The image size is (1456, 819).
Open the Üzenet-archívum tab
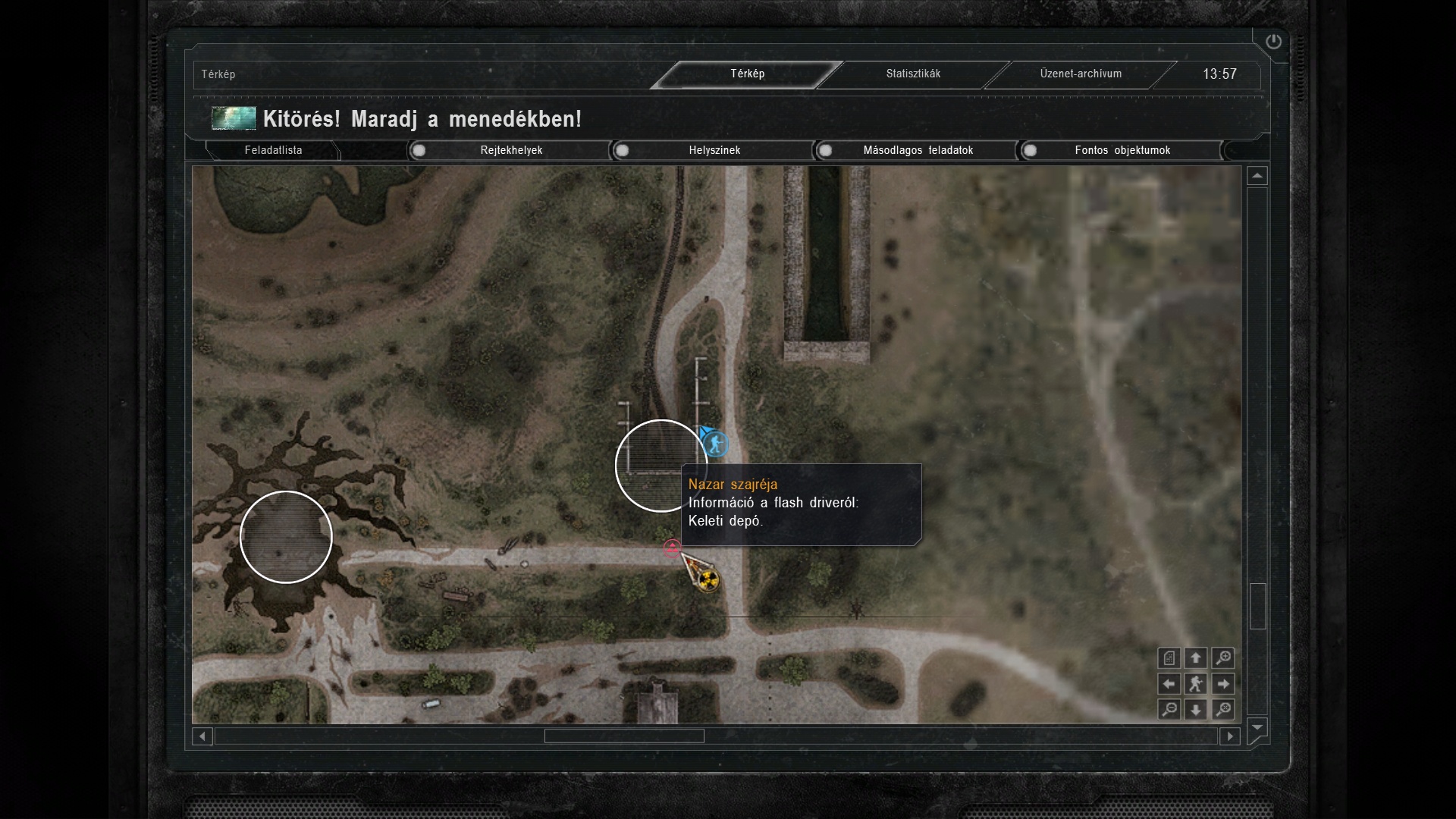[1080, 74]
